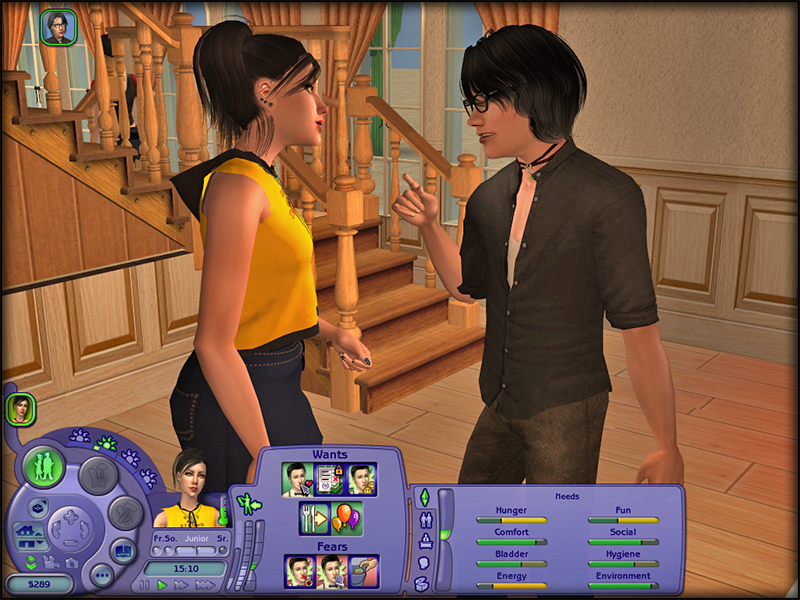Open Build mode with the tools button
Viewport: 800px width, 600px height.
pos(124,514)
